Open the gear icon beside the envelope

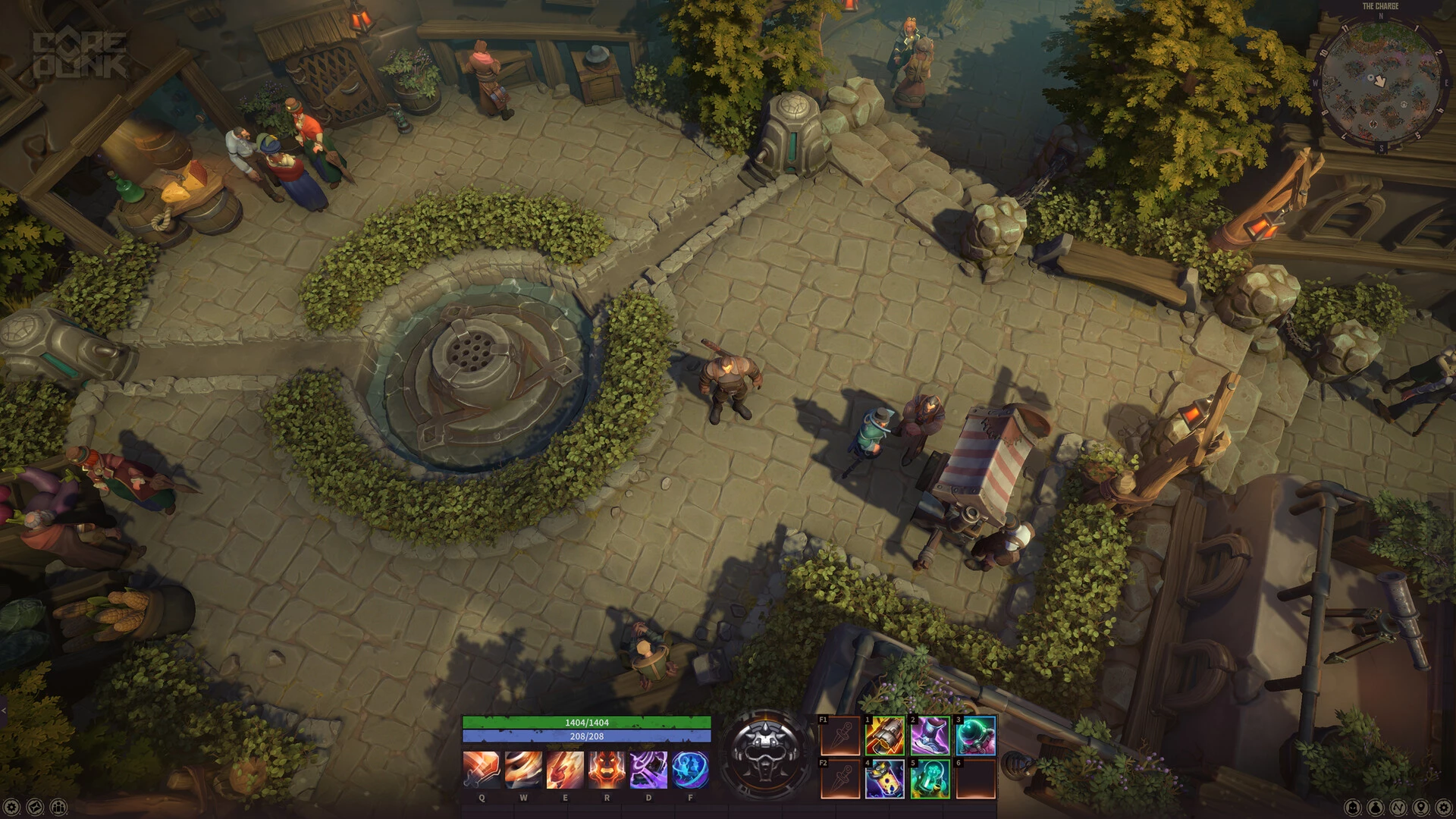(12, 807)
